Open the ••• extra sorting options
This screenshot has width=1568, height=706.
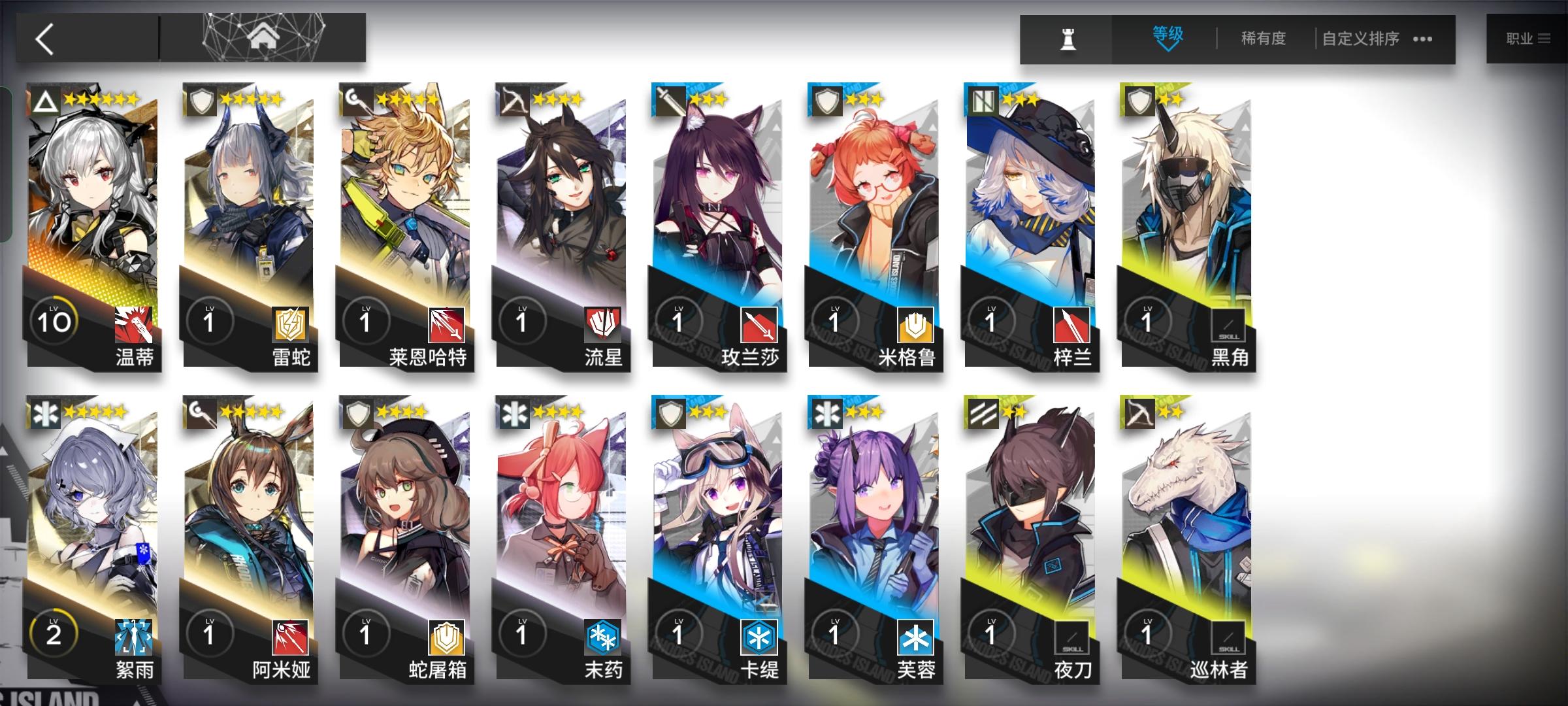tap(1422, 39)
